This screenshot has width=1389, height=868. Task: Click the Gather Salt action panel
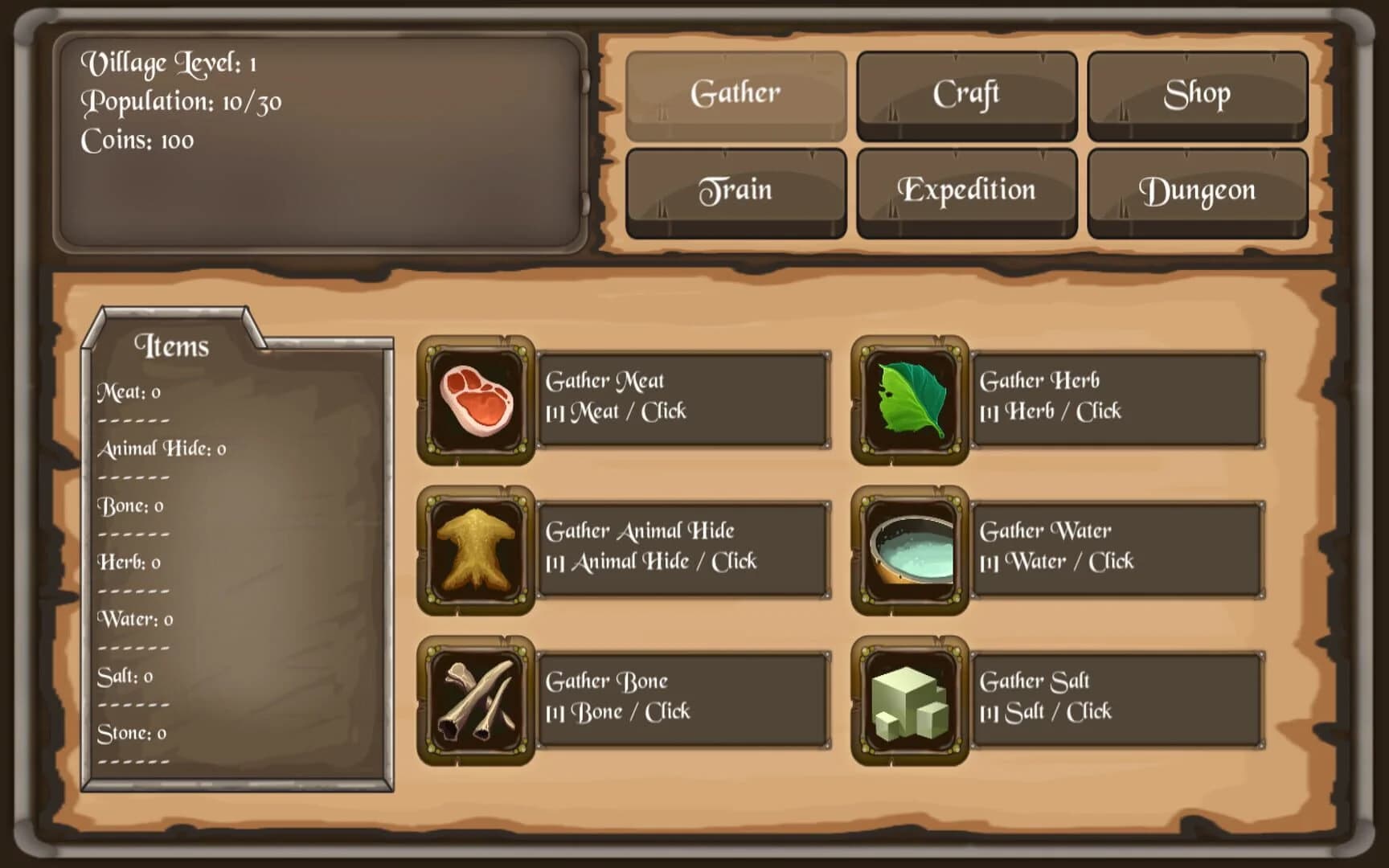click(x=1117, y=697)
